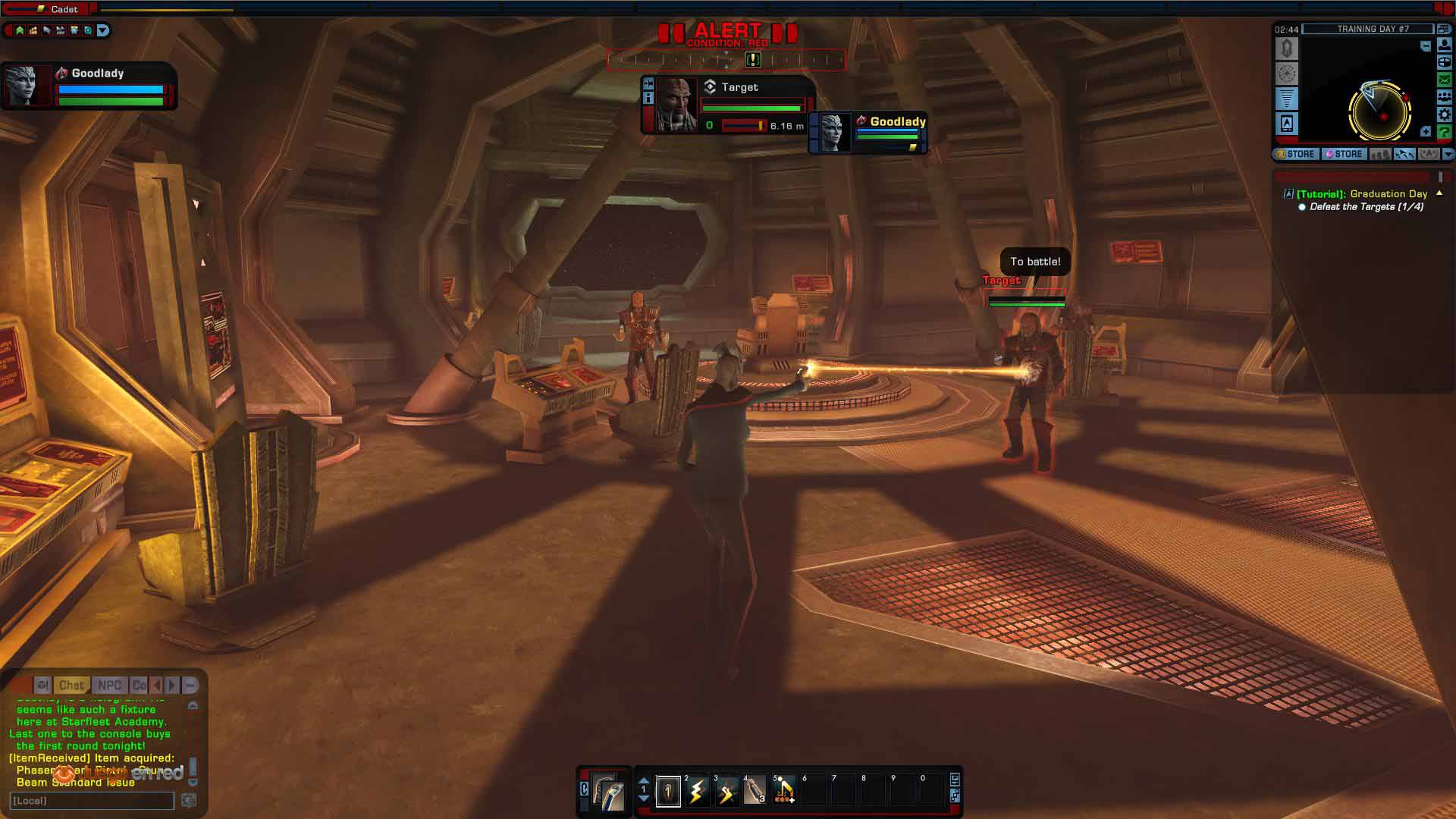Open the mail envelope icon
The width and height of the screenshot is (1456, 819).
pyautogui.click(x=1444, y=80)
